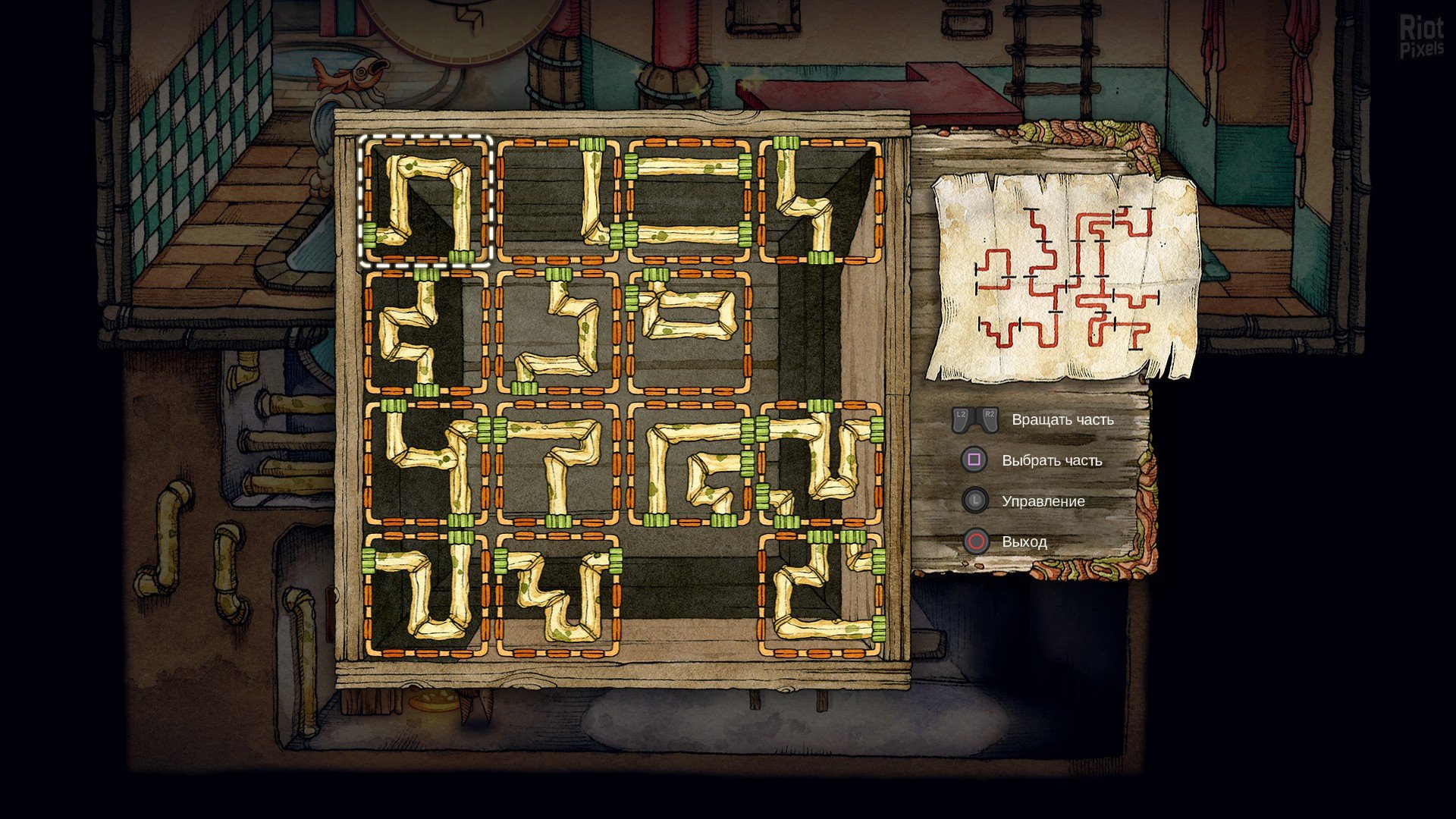Select the tile with a single vertical pipe
1456x819 pixels.
[x=557, y=201]
